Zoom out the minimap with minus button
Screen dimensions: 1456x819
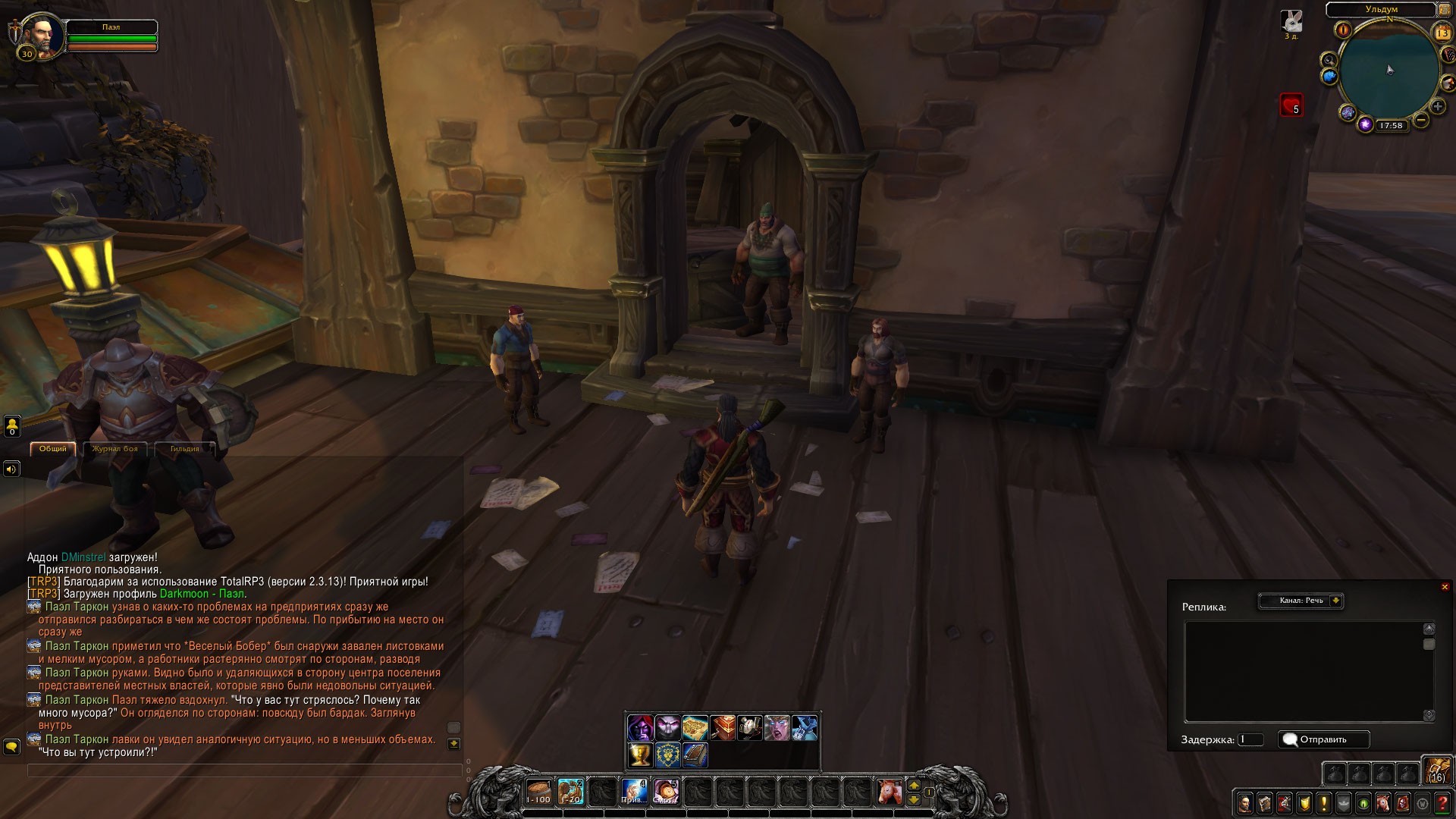(1421, 120)
